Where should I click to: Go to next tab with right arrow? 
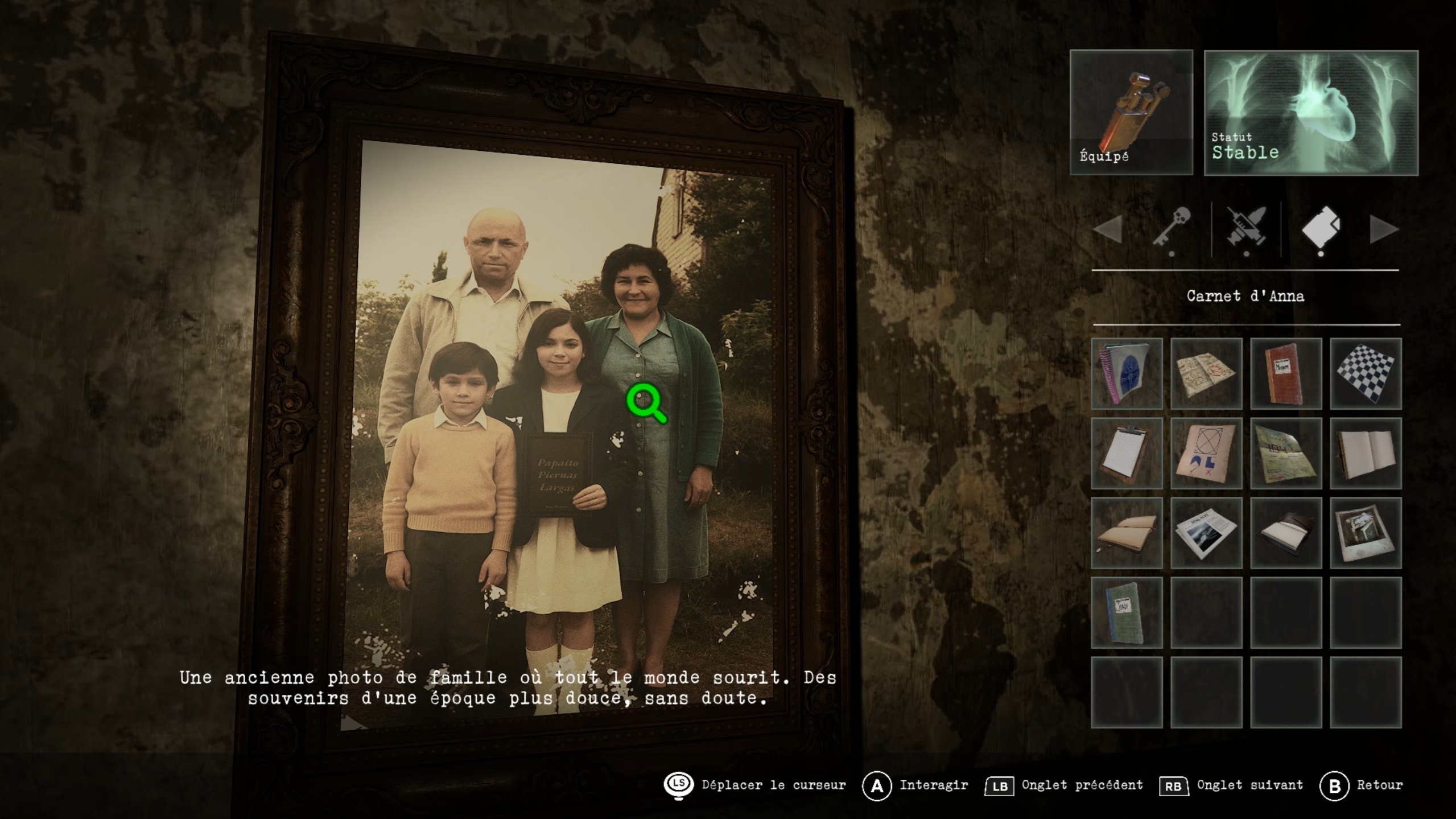pos(1383,229)
